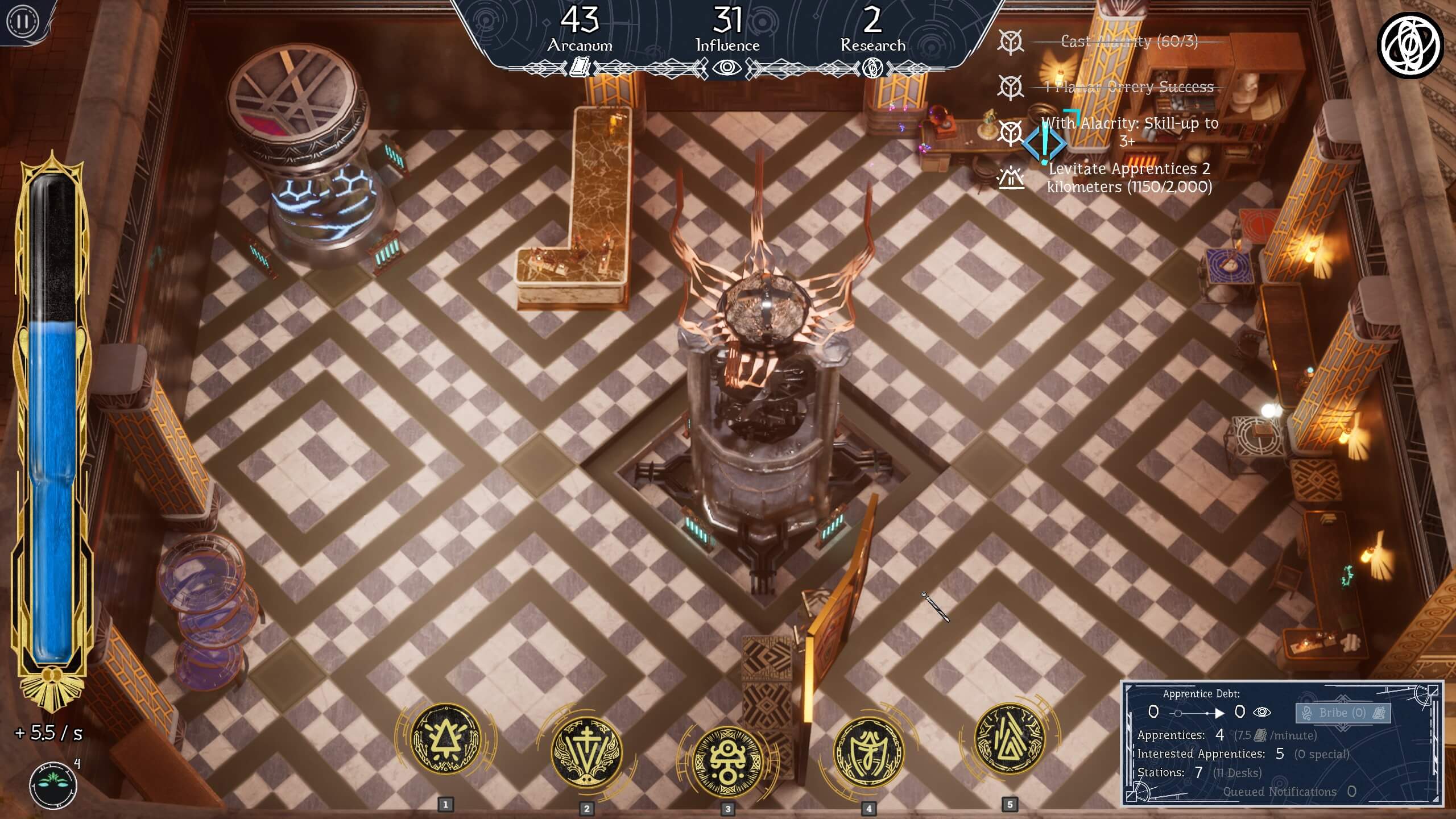Open the swirling orb menu icon
Viewport: 1456px width, 819px height.
coord(1410,44)
